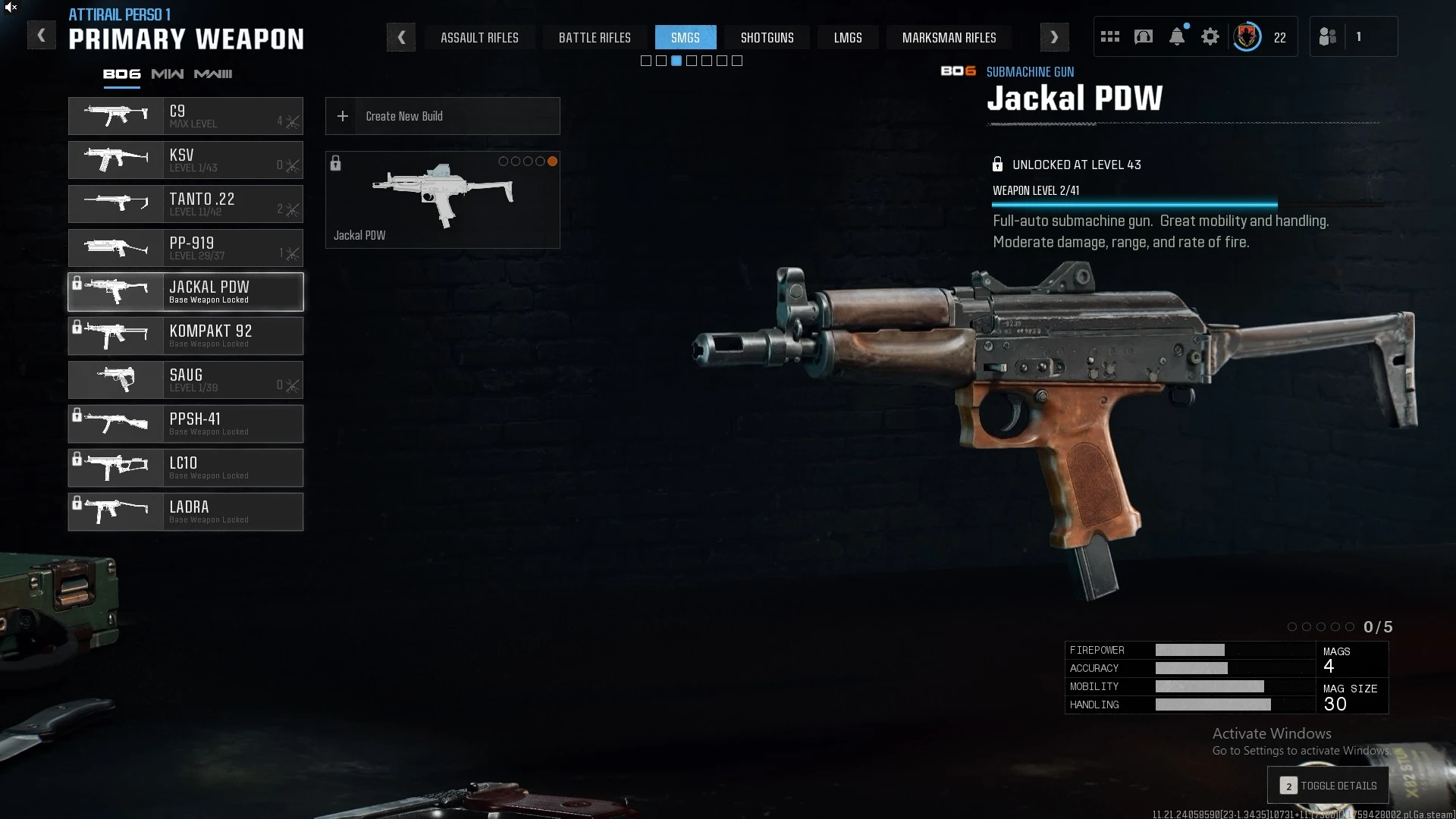Select the C9 submachine gun
Viewport: 1456px width, 819px height.
tap(186, 116)
